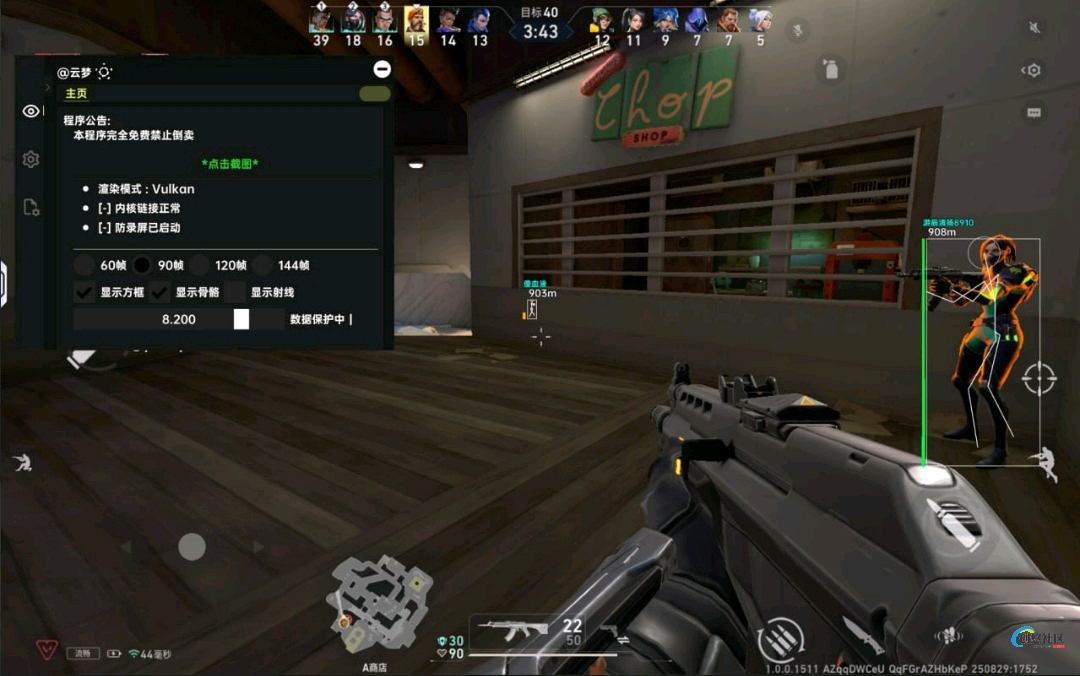Click the slider handle next to 8.200
Image resolution: width=1080 pixels, height=676 pixels.
[x=241, y=319]
